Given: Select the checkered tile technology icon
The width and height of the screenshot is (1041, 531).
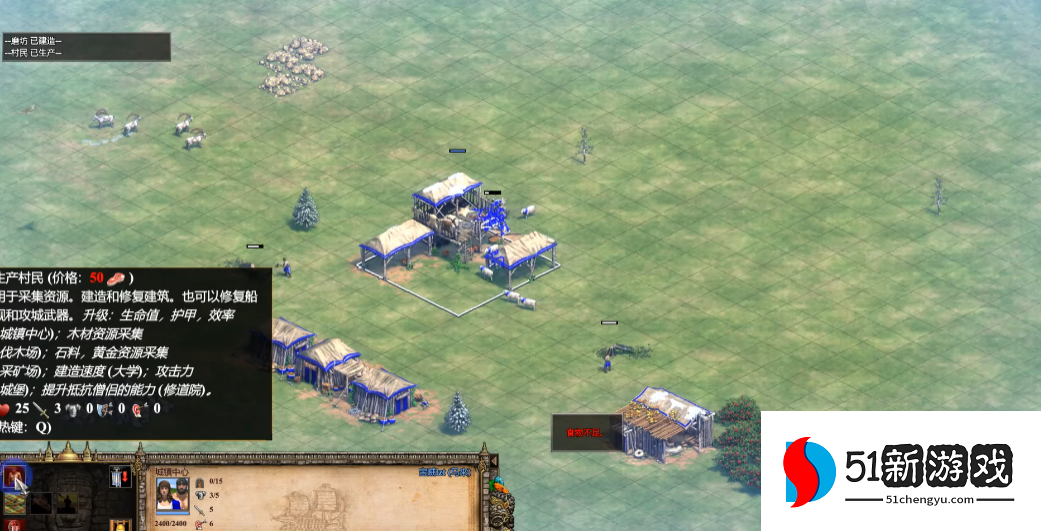Looking at the screenshot, I should pyautogui.click(x=15, y=503).
